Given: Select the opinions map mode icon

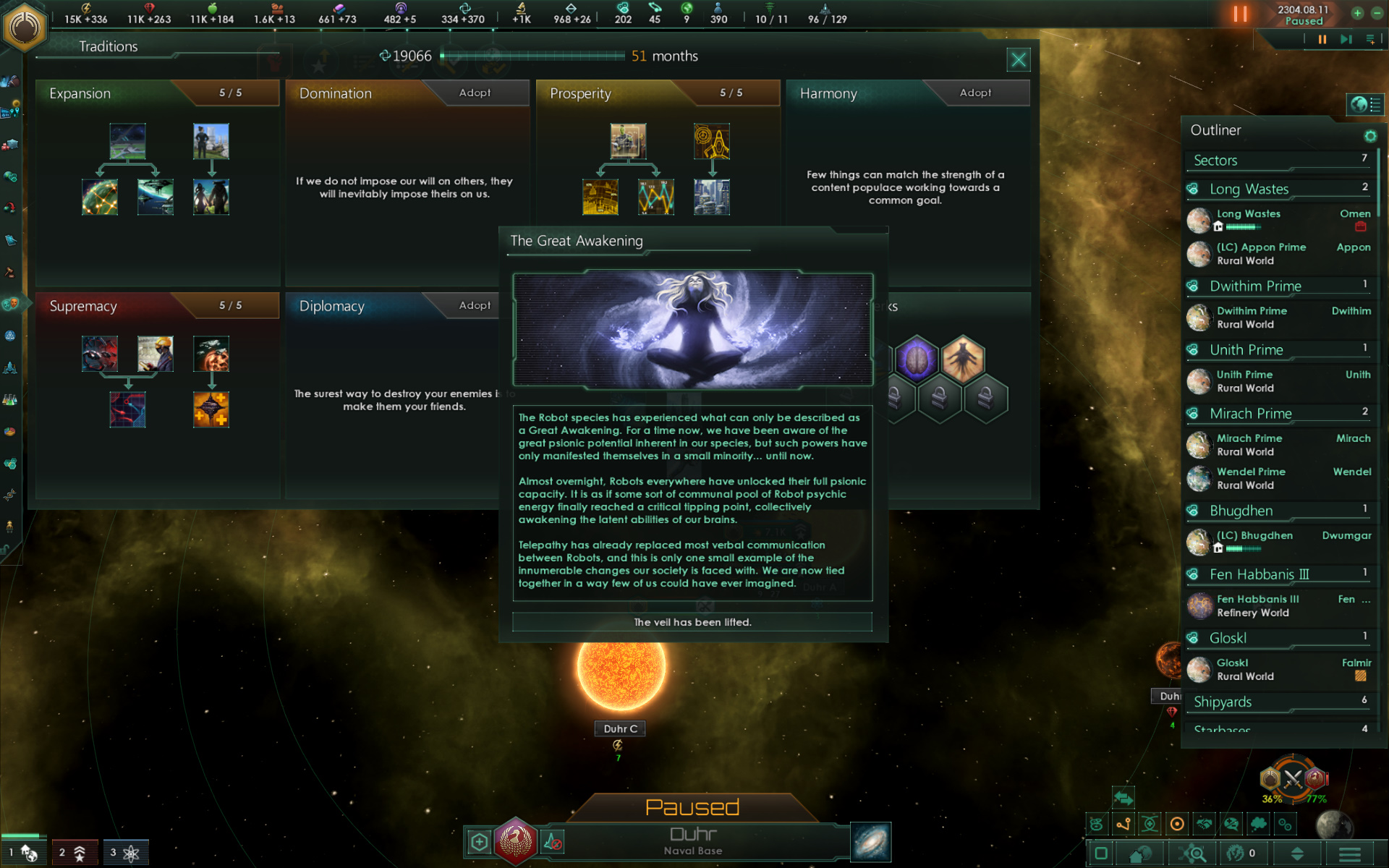Looking at the screenshot, I should point(1230,824).
